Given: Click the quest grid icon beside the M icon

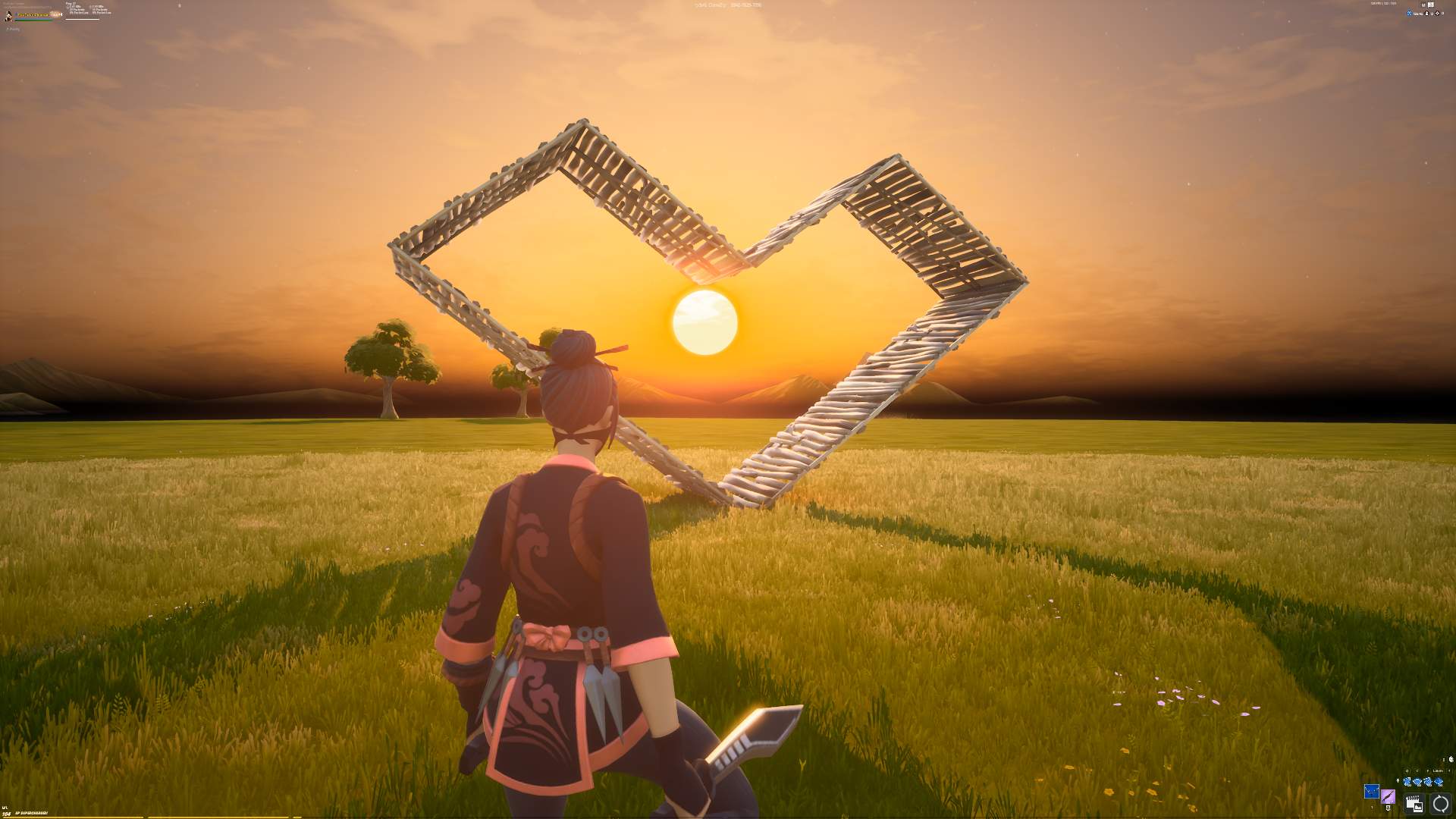Looking at the screenshot, I should point(1431,5).
